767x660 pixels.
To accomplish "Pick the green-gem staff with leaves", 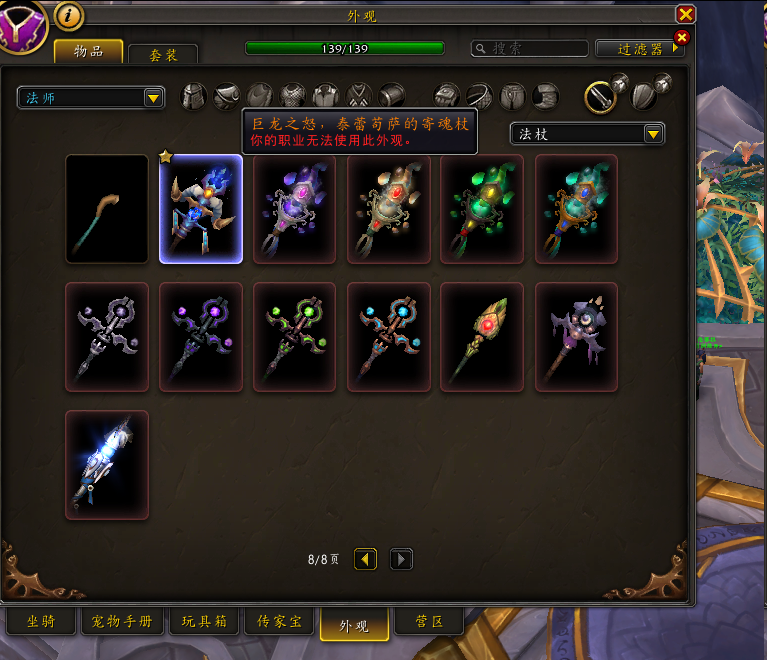I will (x=483, y=209).
